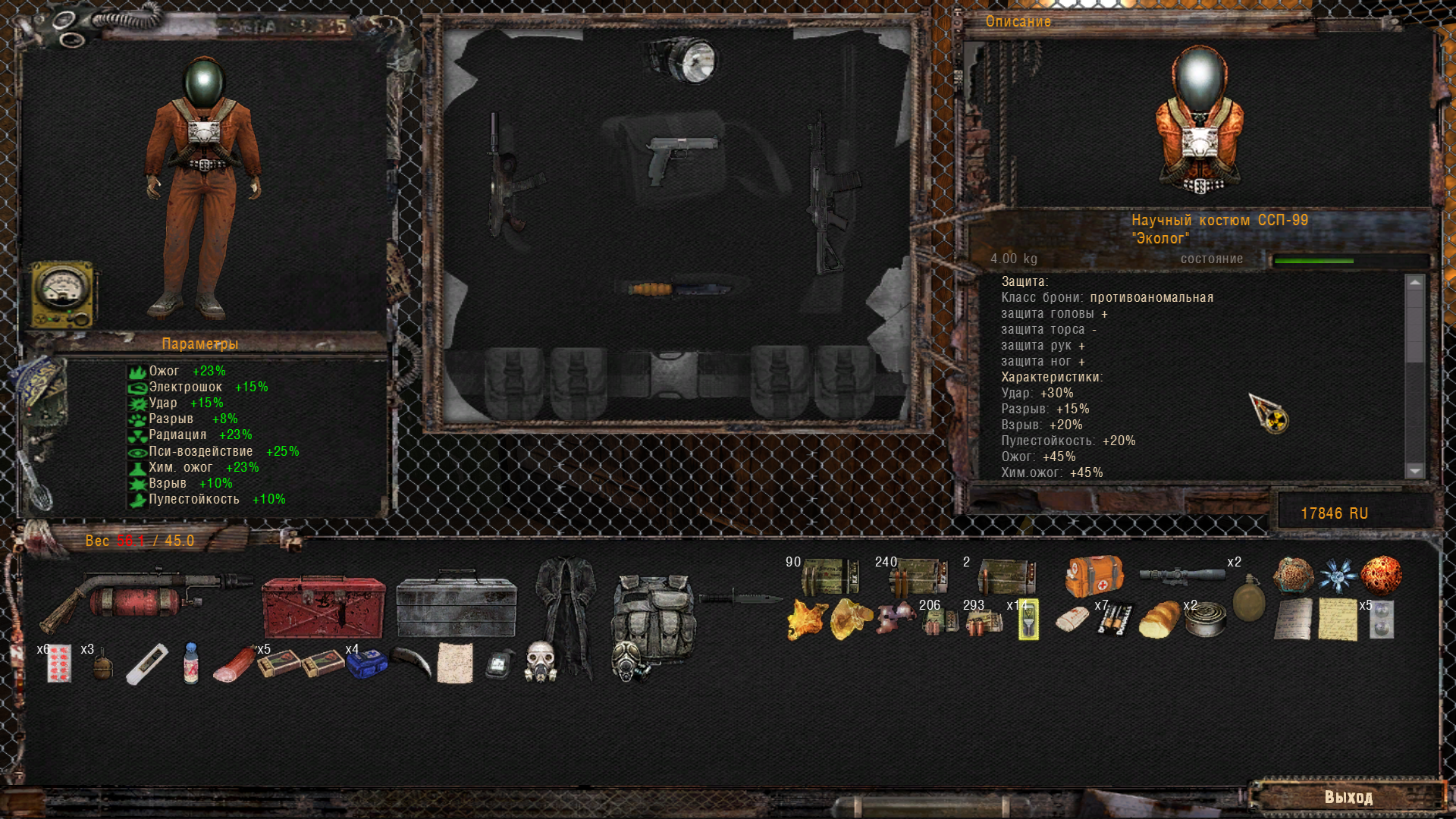Select the grey metal case
The width and height of the screenshot is (1456, 819).
coord(457,606)
